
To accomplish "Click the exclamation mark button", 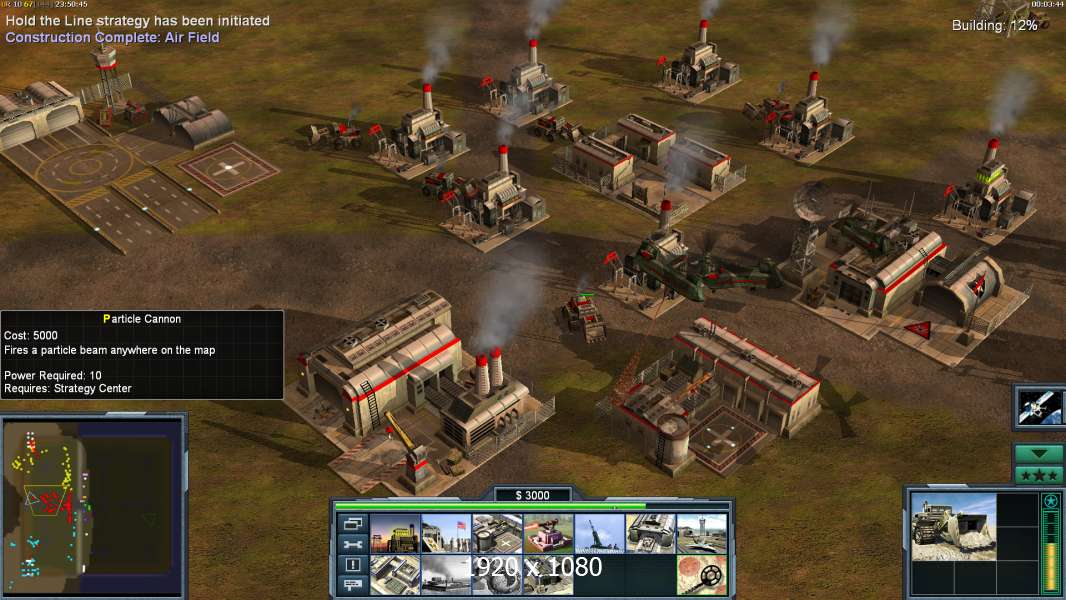I will coord(352,565).
